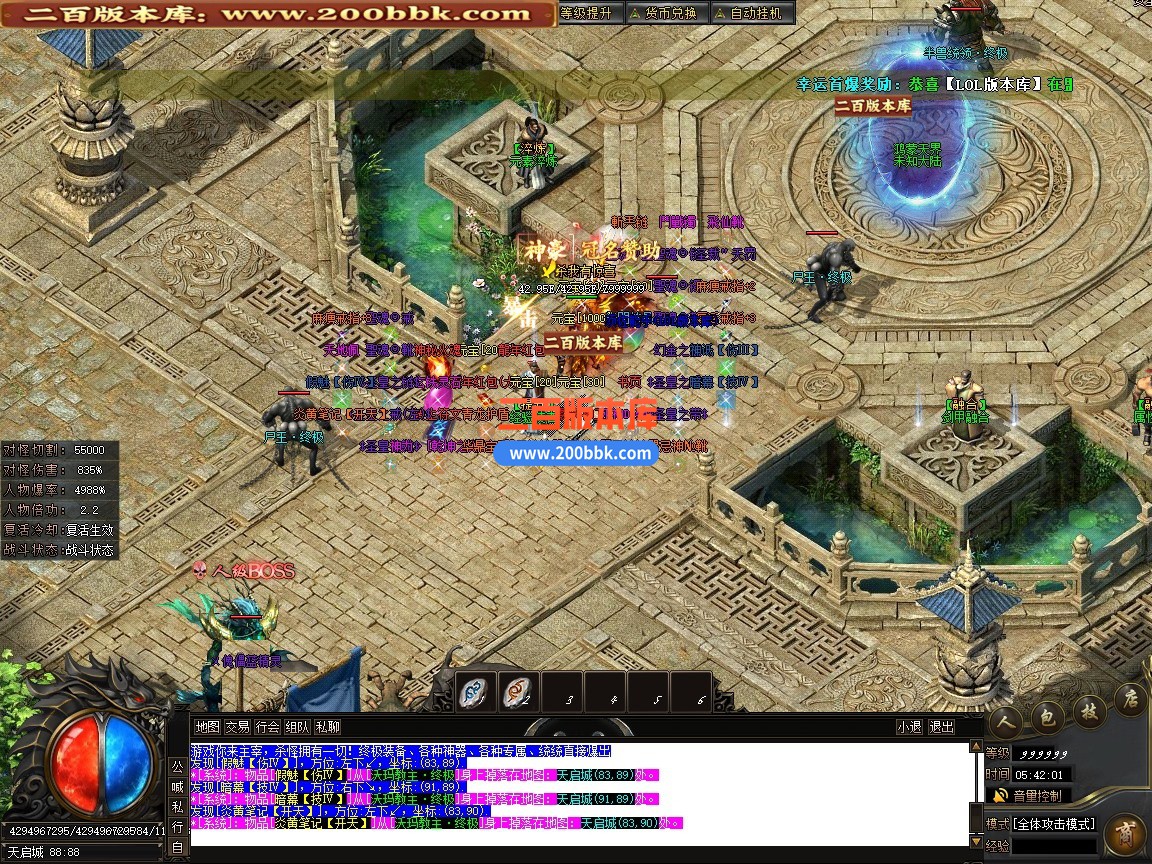1152x864 pixels.
Task: Click the 退出 exit button
Action: click(x=942, y=727)
